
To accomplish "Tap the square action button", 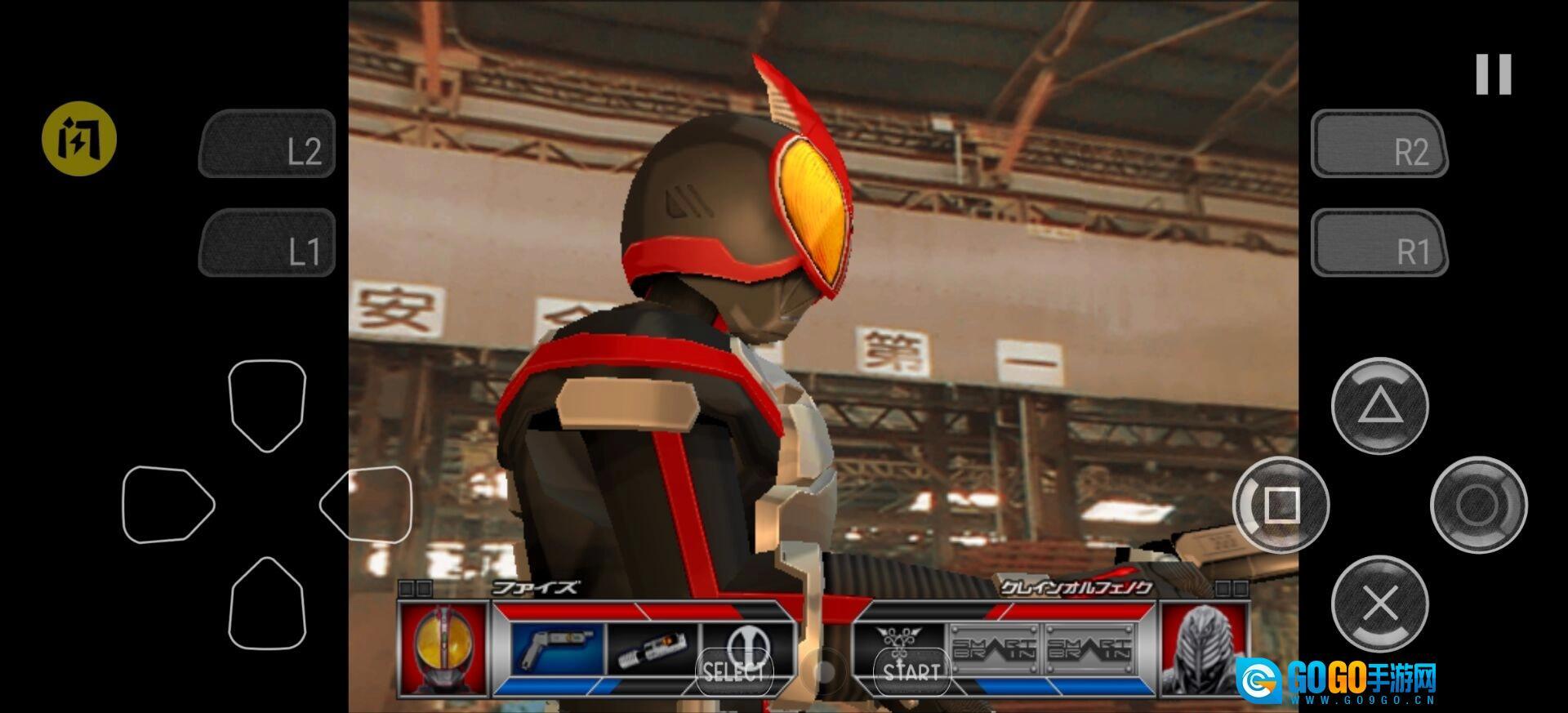I will [x=1281, y=505].
